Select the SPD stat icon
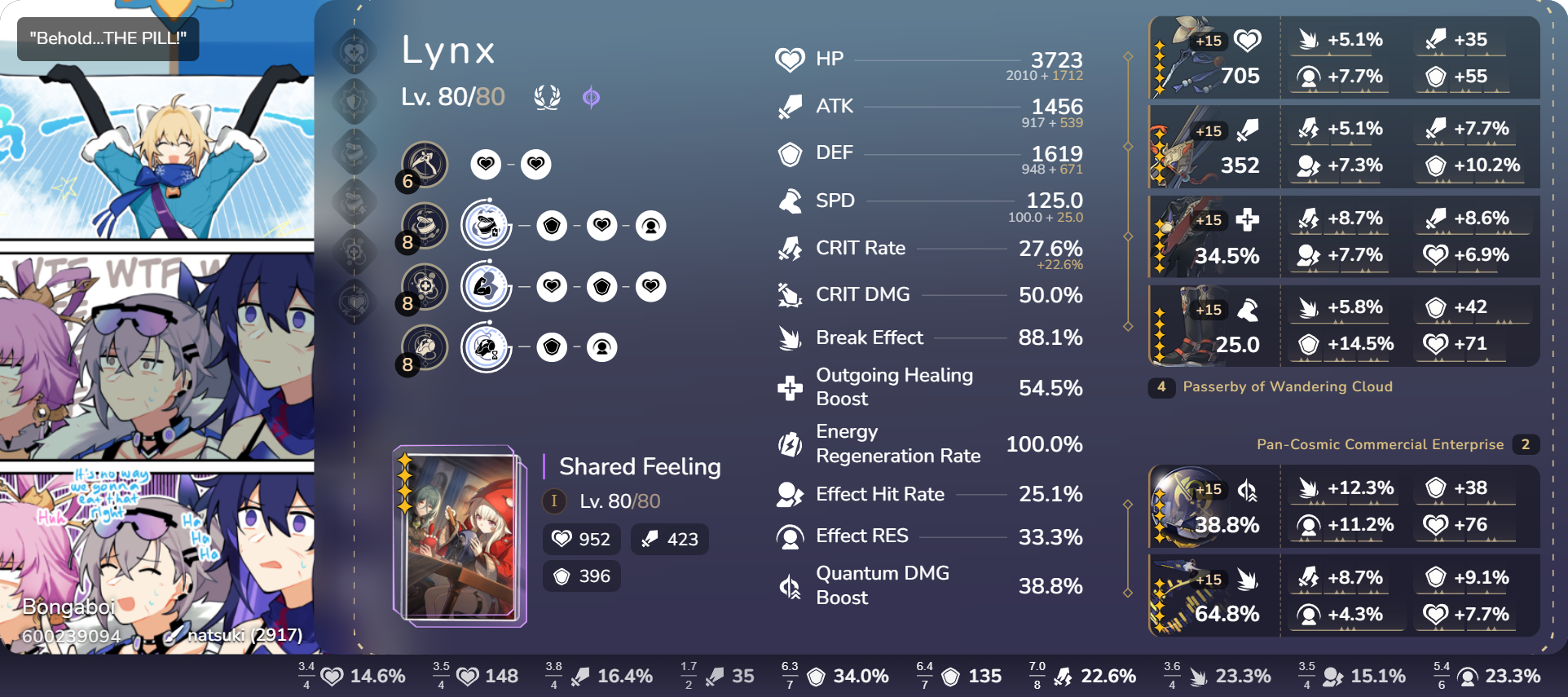The height and width of the screenshot is (697, 1568). click(x=789, y=201)
